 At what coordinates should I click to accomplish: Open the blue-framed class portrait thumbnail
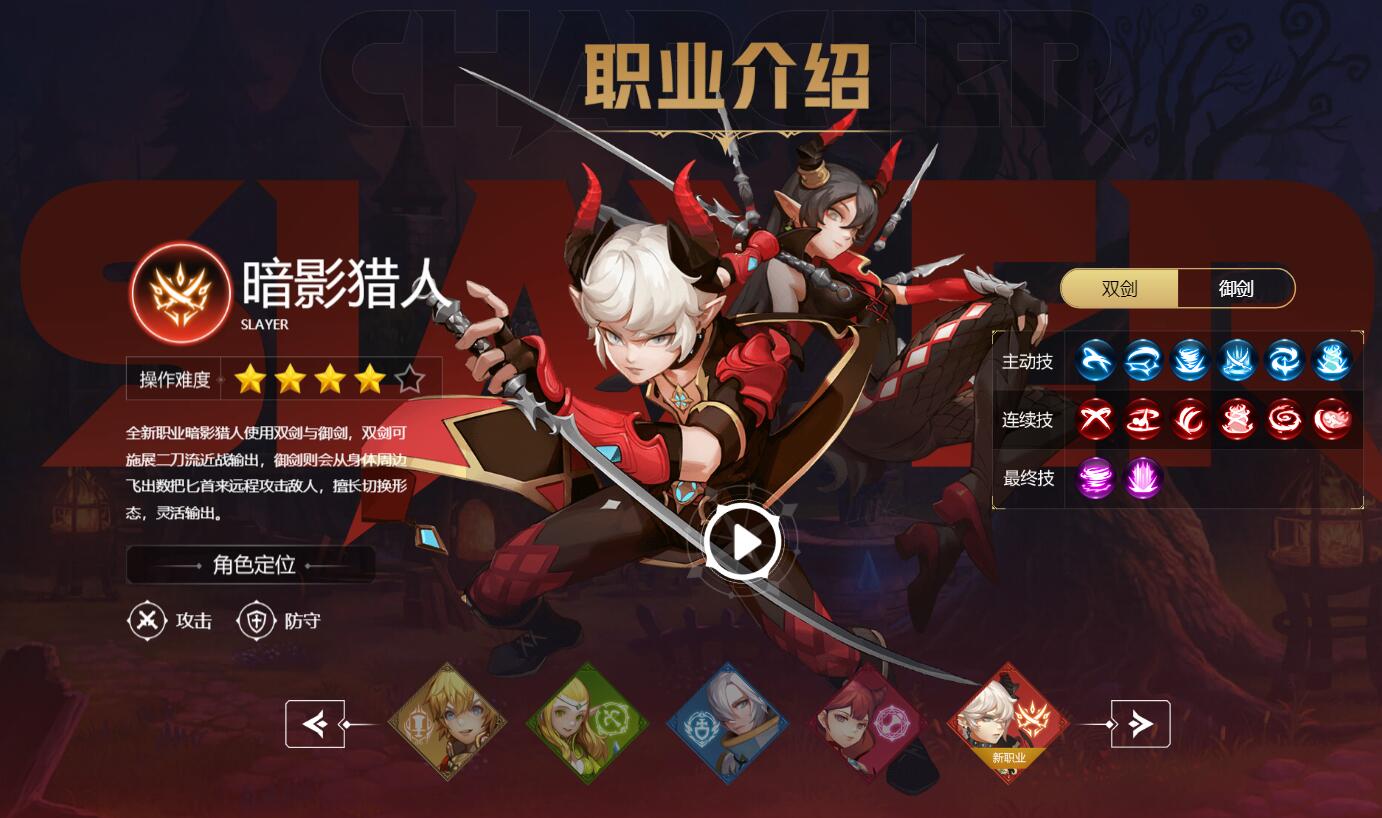(x=729, y=722)
